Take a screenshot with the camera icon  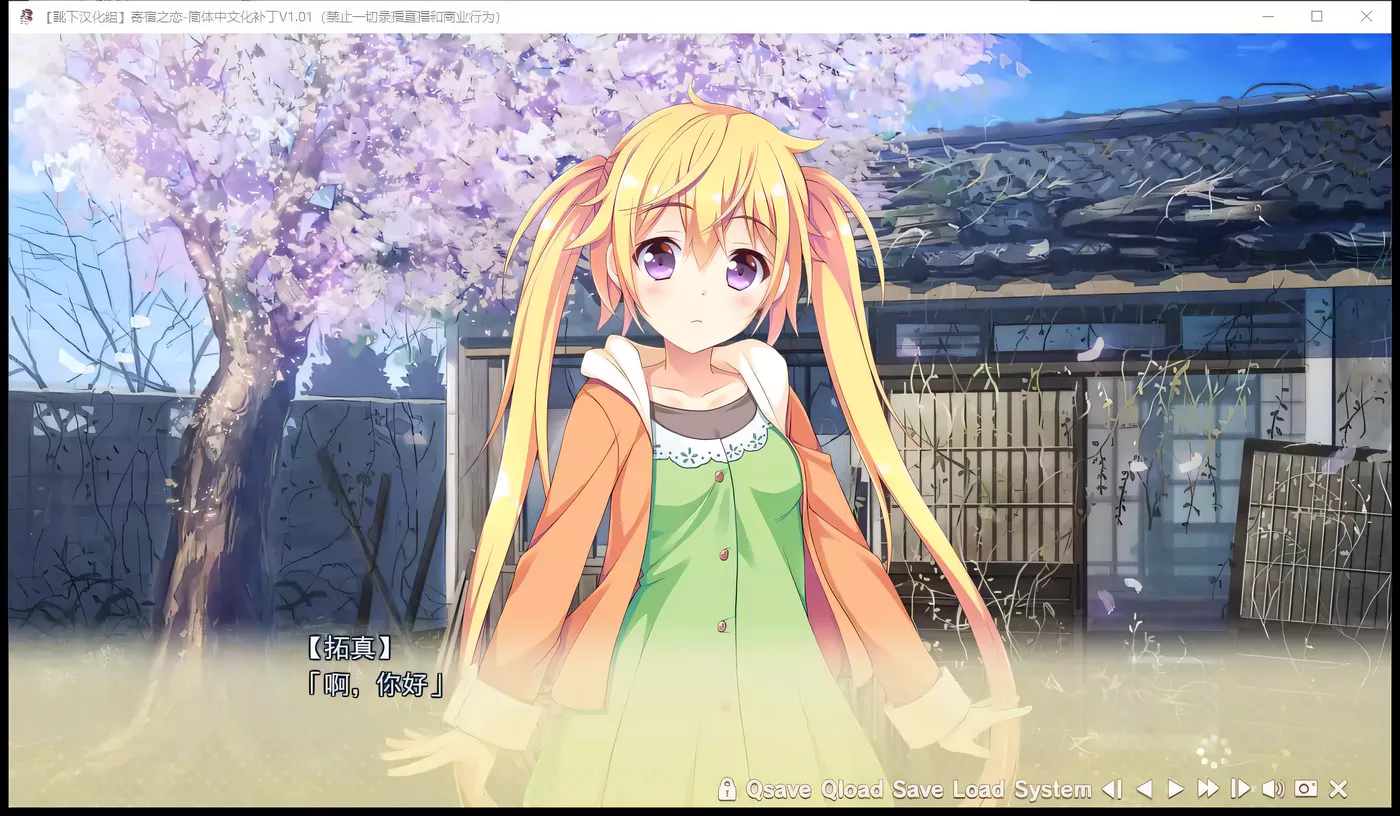1305,789
